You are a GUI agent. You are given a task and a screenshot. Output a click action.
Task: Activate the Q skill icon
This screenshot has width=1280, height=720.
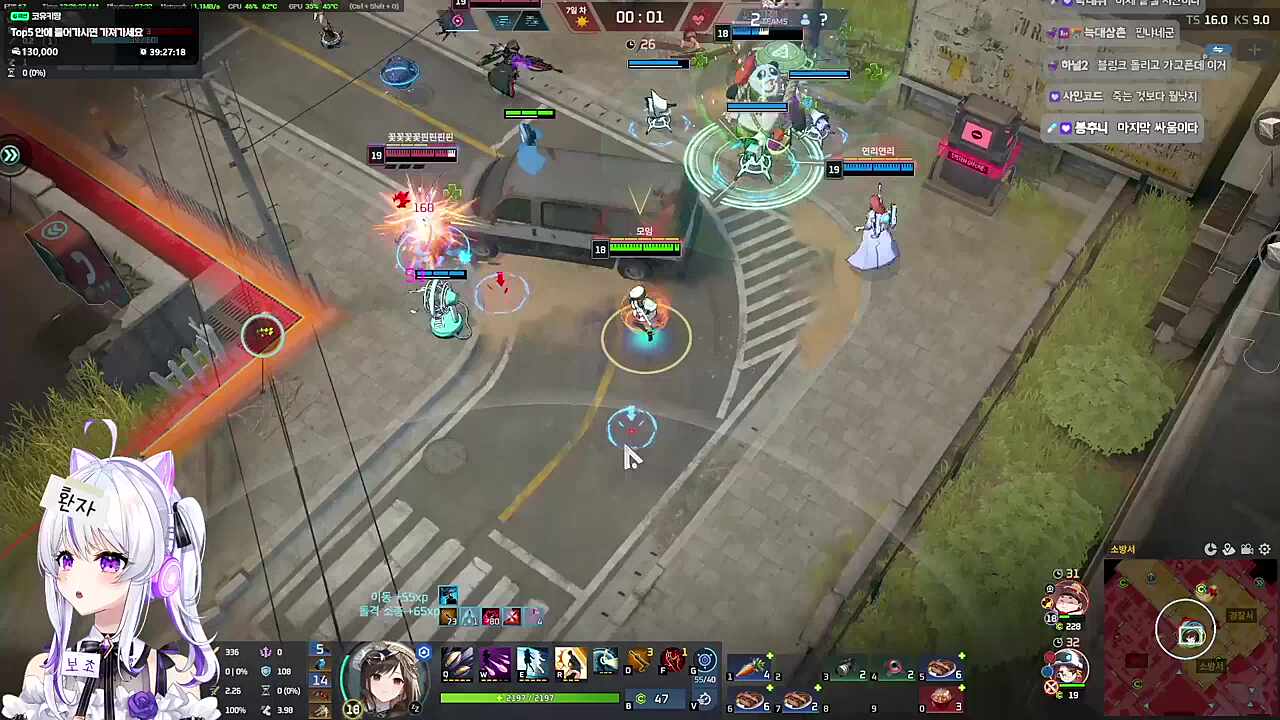(x=458, y=663)
